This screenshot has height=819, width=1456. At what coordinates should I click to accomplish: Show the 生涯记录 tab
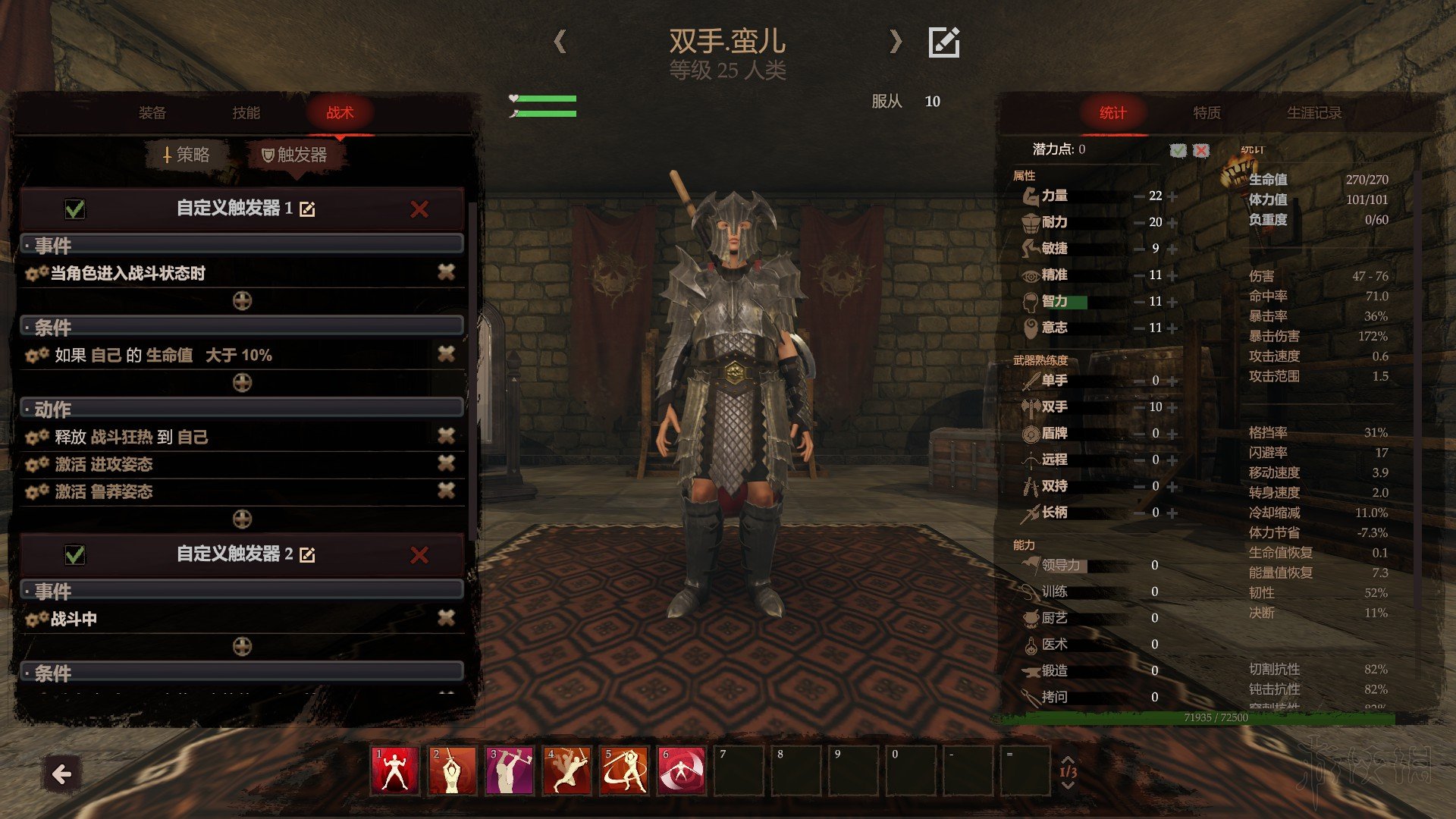(x=1313, y=113)
